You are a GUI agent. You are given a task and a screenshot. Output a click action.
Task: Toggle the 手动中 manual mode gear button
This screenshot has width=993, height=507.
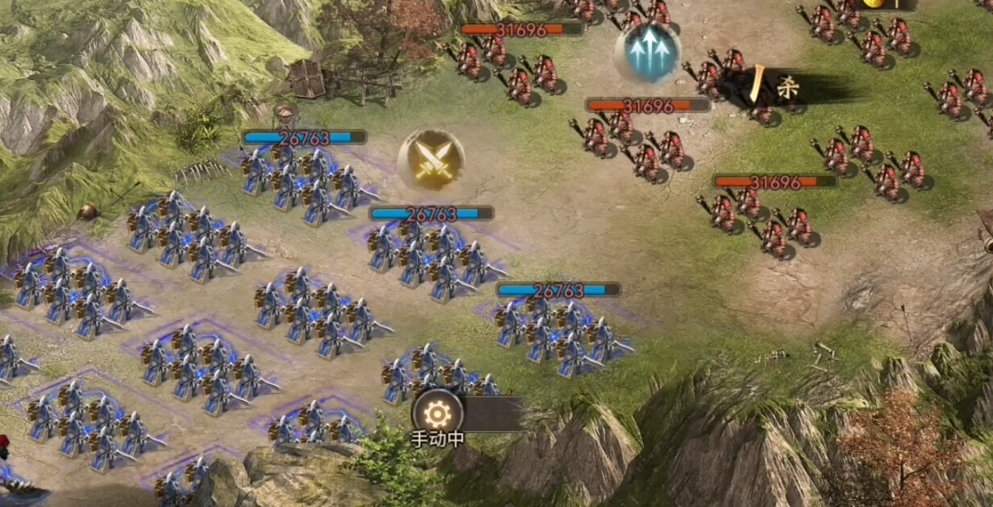(437, 412)
